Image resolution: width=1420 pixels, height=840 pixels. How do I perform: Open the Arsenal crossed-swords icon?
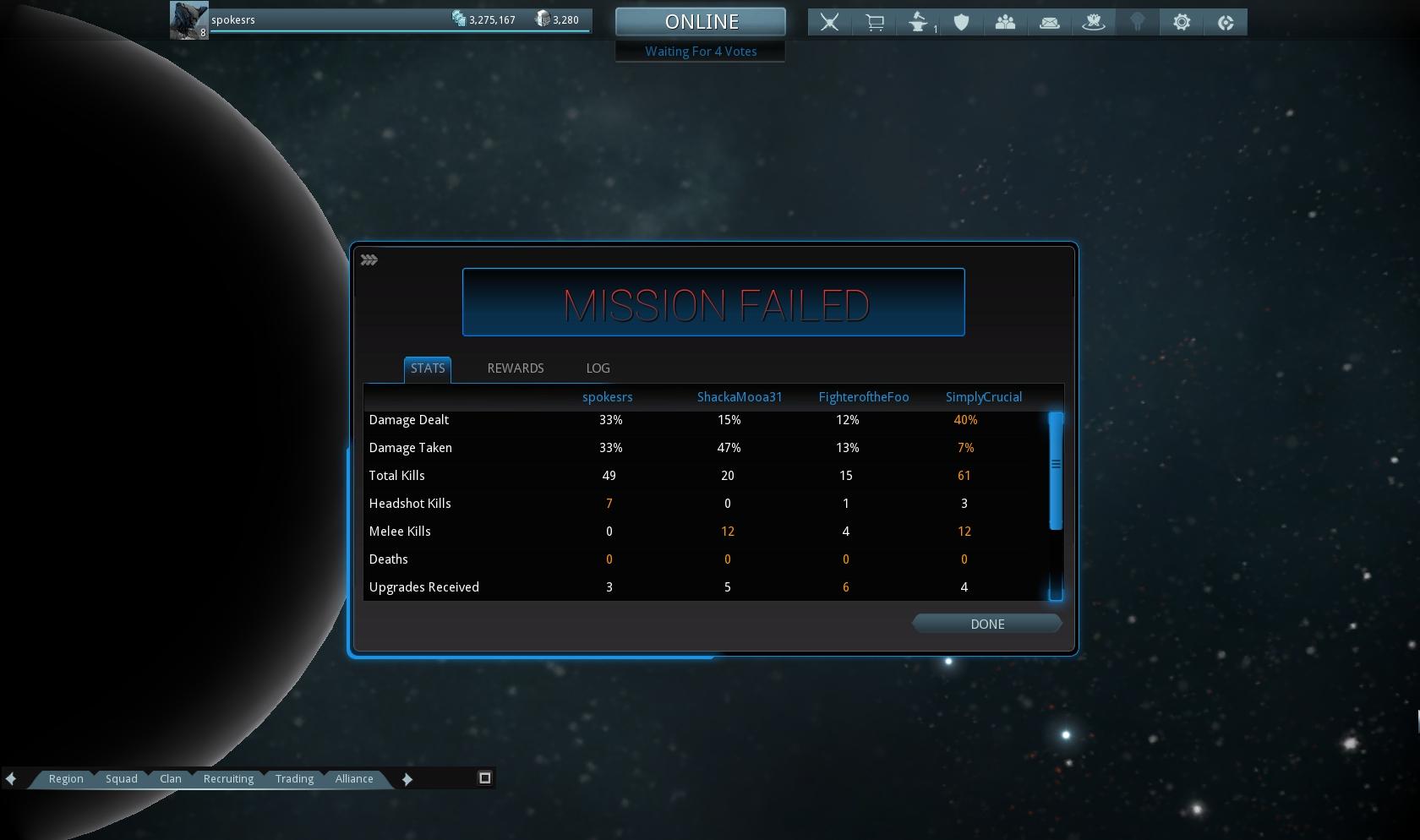coord(830,23)
